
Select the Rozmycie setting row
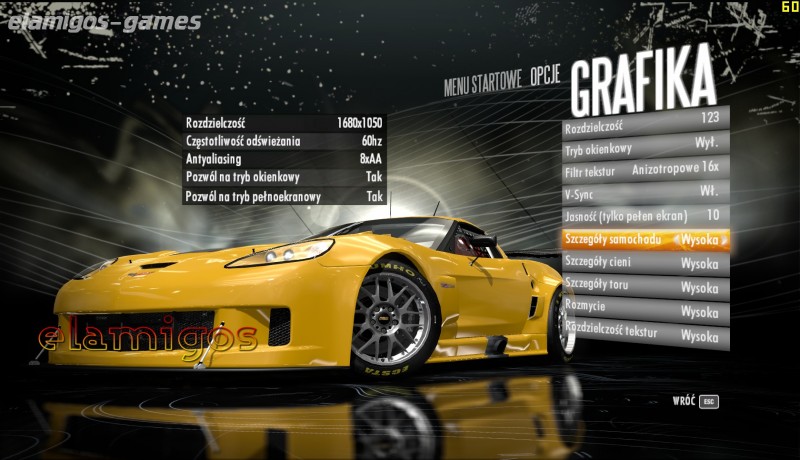[645, 311]
